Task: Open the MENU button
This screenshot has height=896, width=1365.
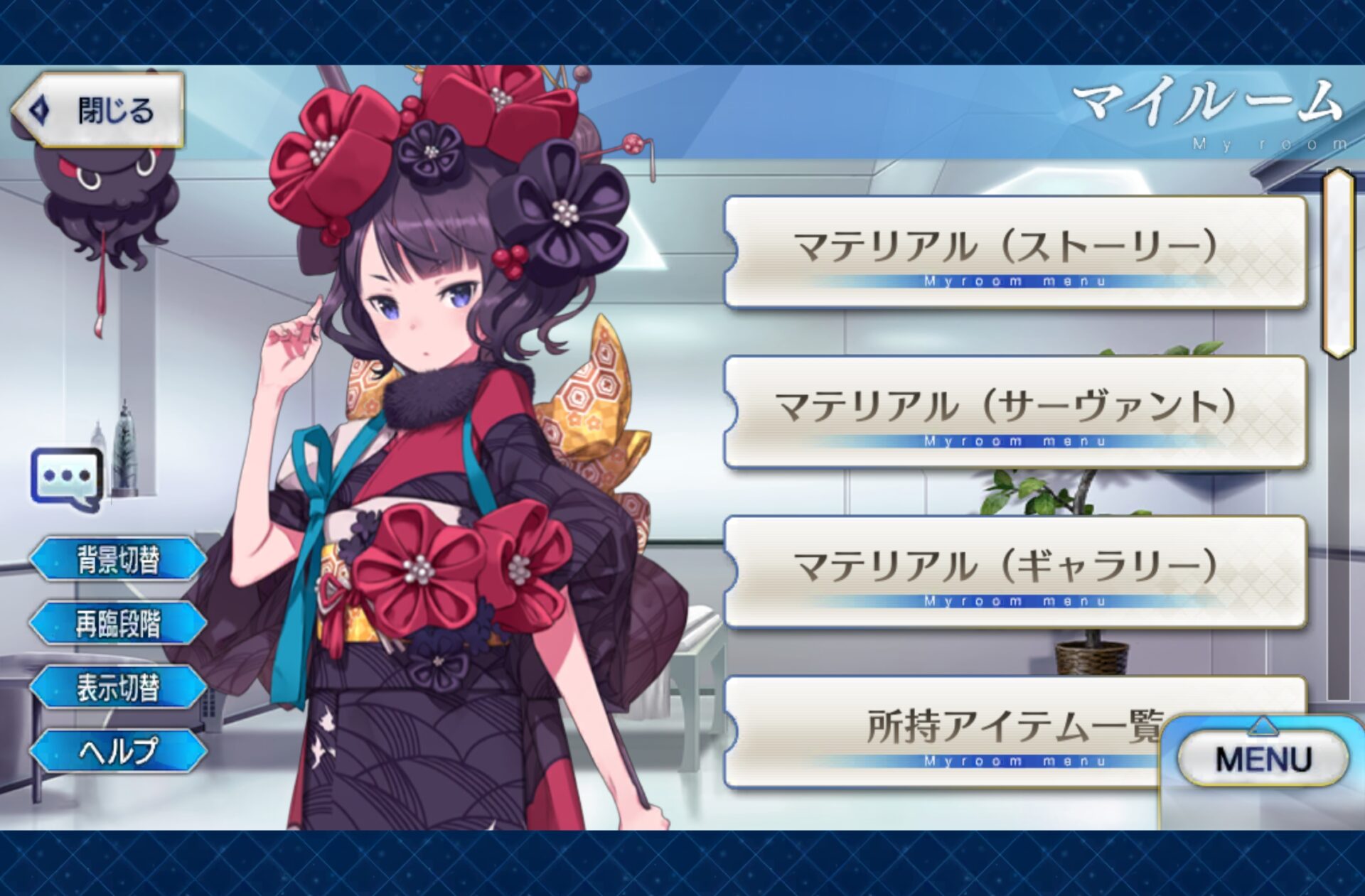Action: tap(1263, 758)
